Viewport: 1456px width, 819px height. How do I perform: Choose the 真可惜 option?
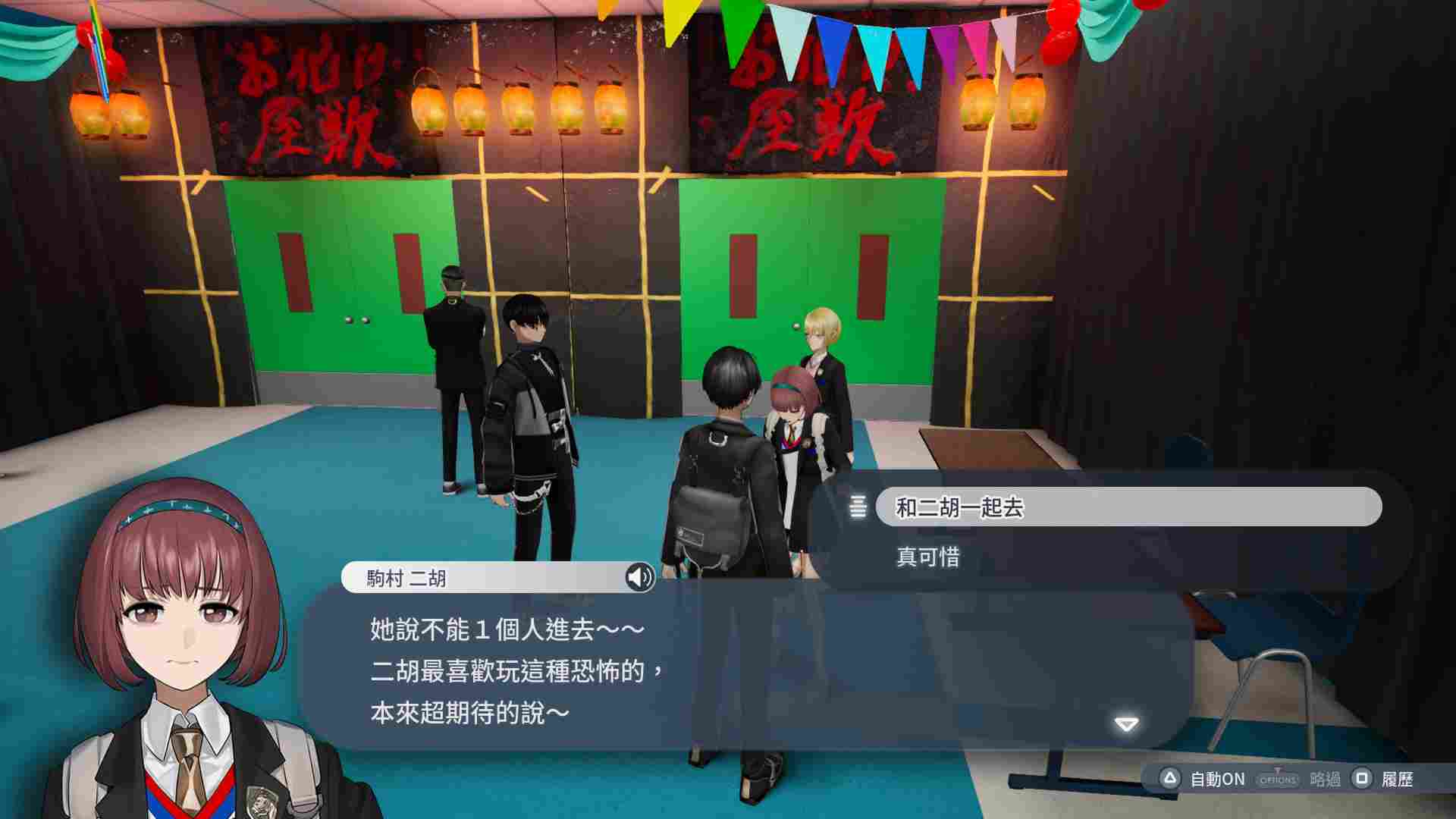click(929, 558)
